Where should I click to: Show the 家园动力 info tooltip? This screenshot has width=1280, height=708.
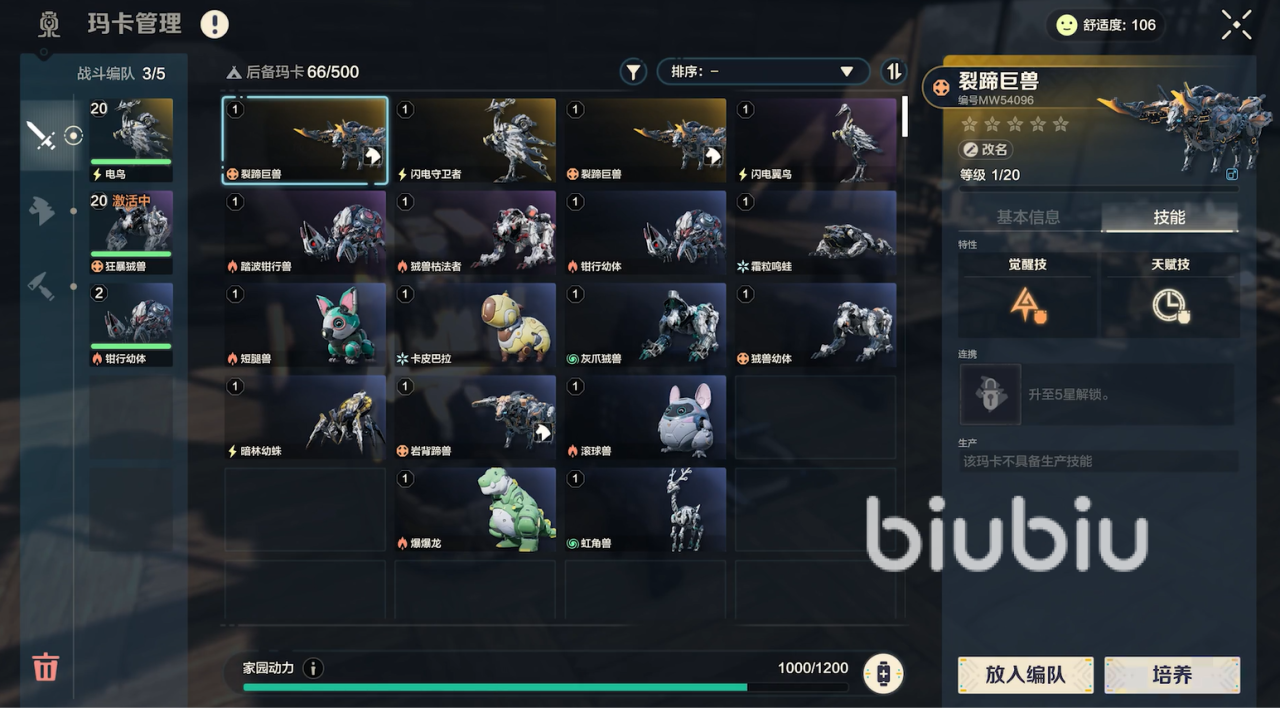point(313,668)
